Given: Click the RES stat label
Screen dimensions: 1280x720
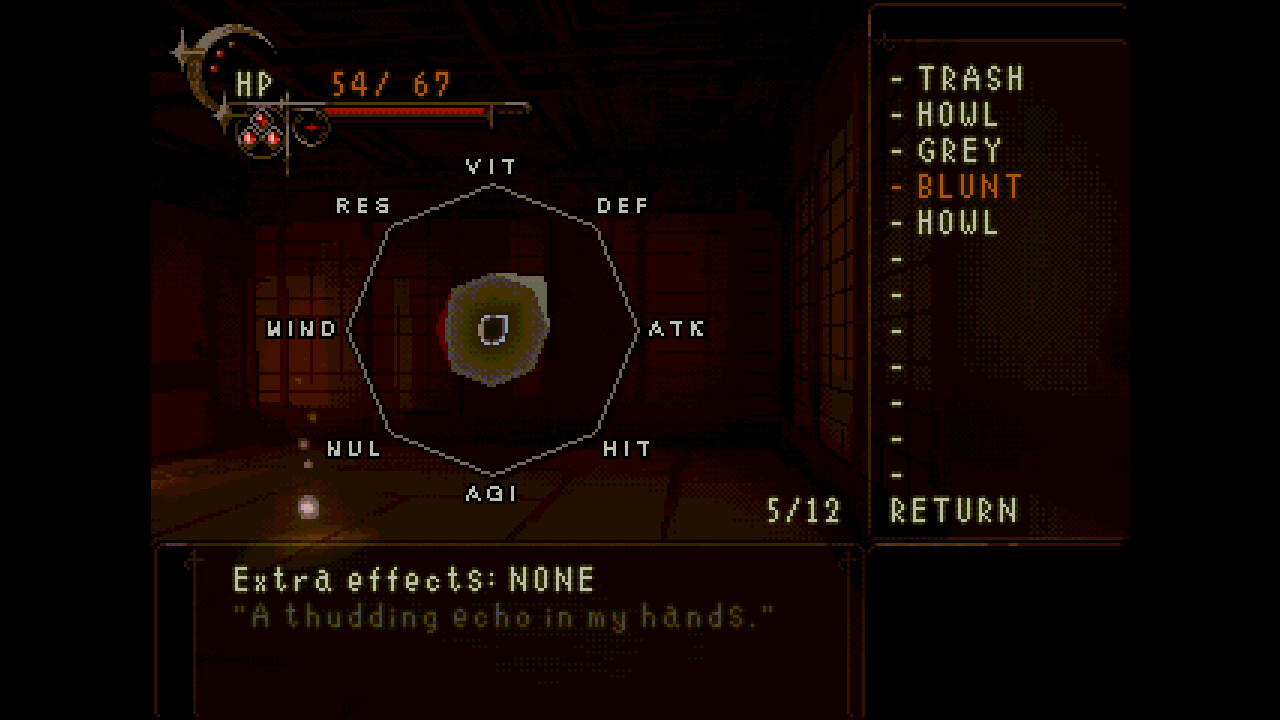Looking at the screenshot, I should 365,206.
